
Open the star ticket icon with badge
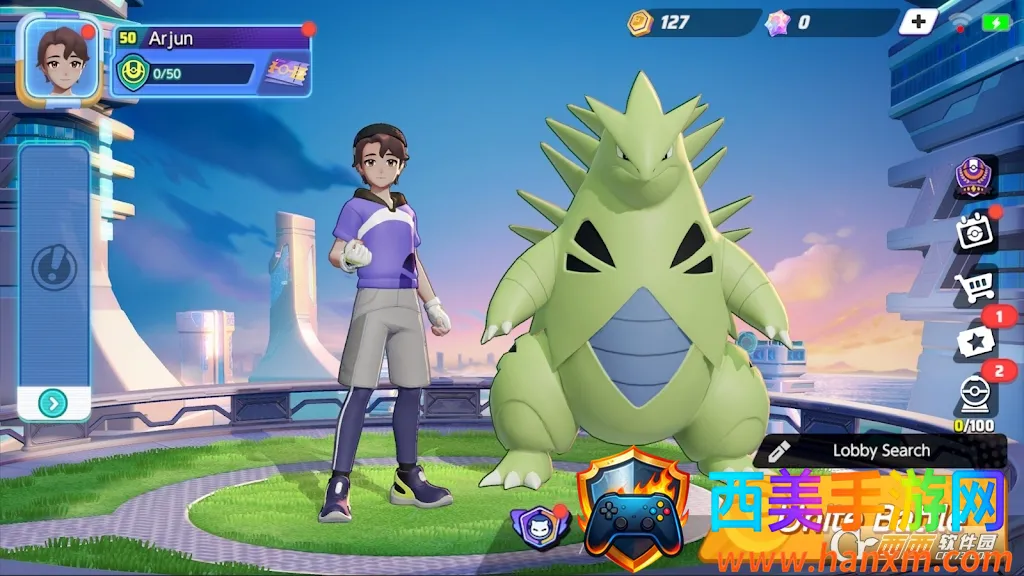point(973,343)
